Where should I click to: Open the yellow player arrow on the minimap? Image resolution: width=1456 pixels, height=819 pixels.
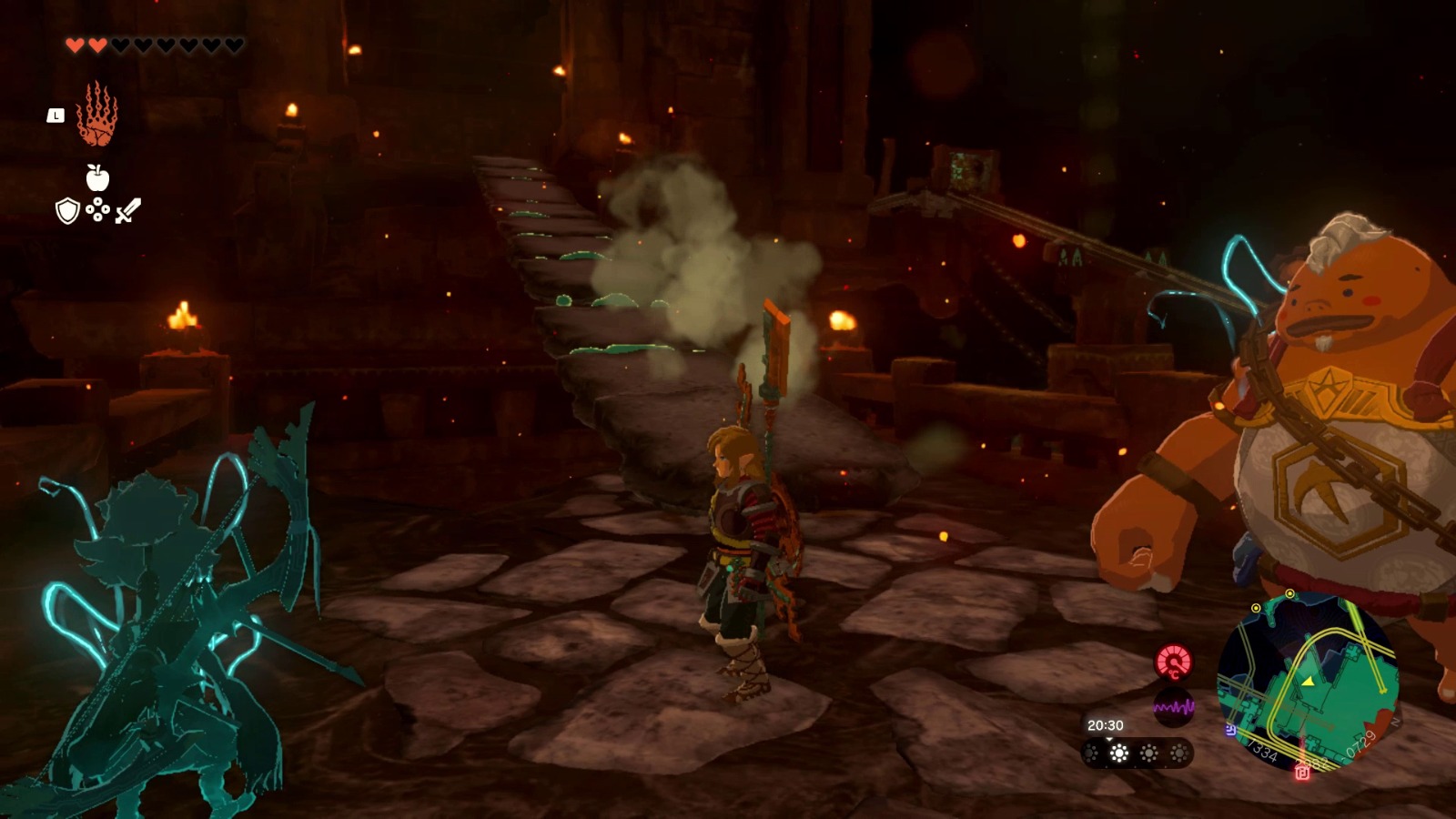click(x=1308, y=682)
